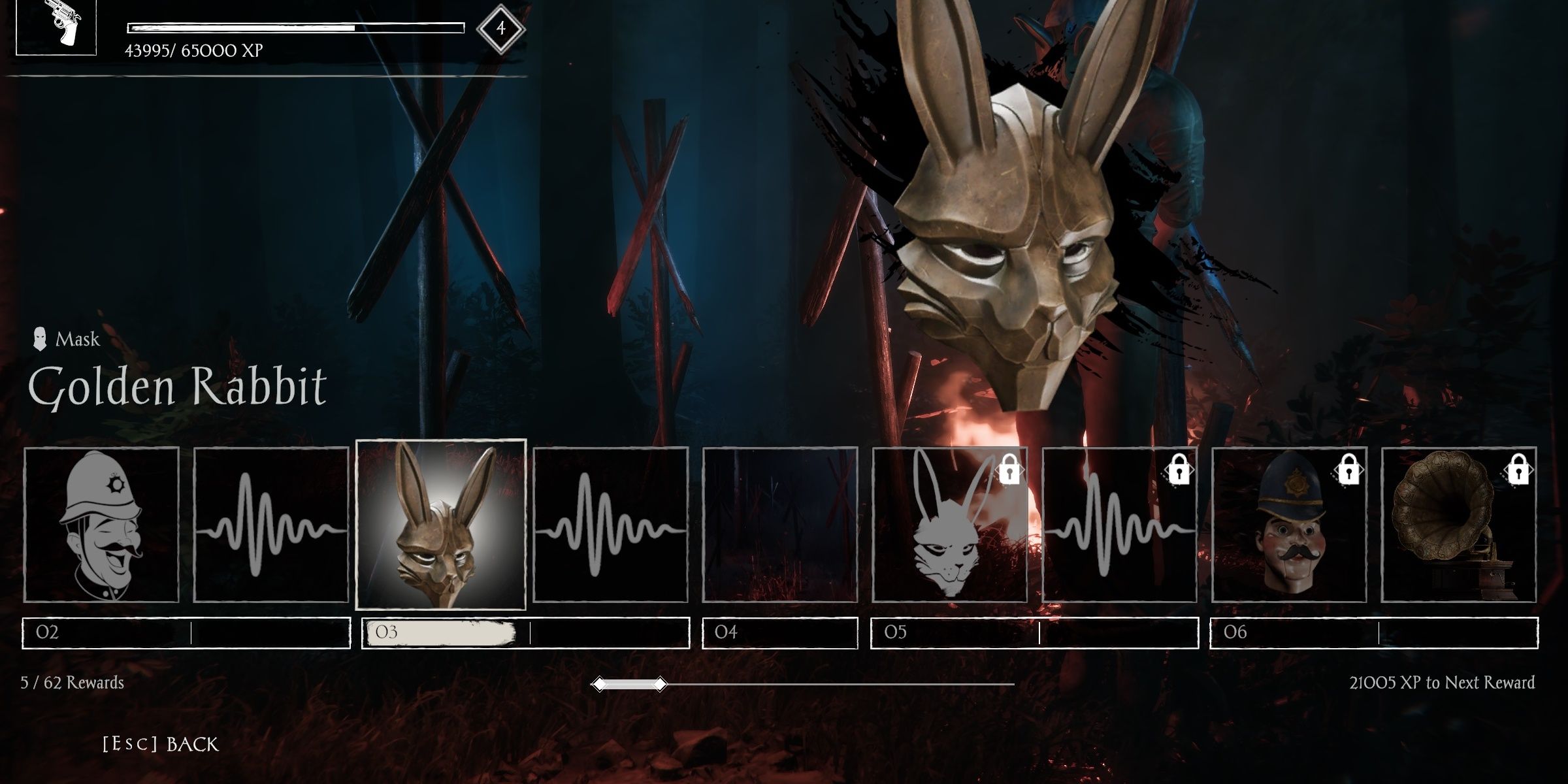1568x784 pixels.
Task: Select the tier 06 level bar
Action: coord(1374,632)
